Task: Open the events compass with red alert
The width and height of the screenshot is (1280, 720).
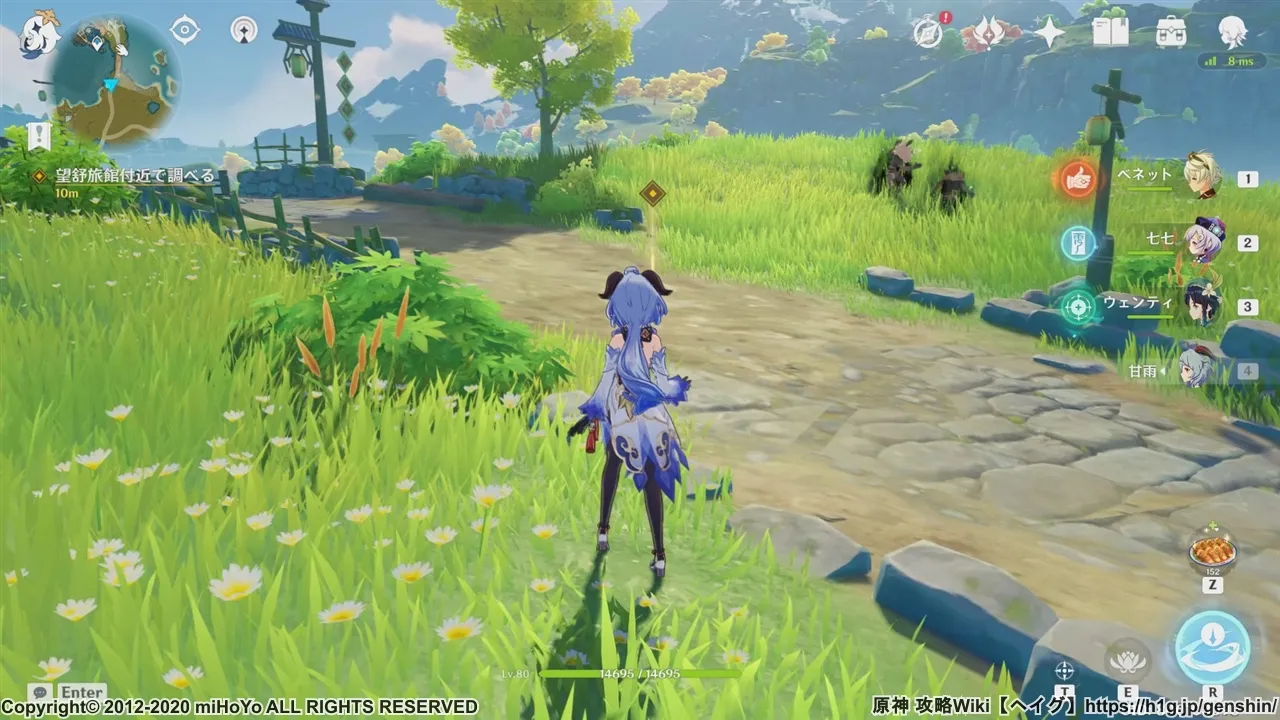Action: 929,33
